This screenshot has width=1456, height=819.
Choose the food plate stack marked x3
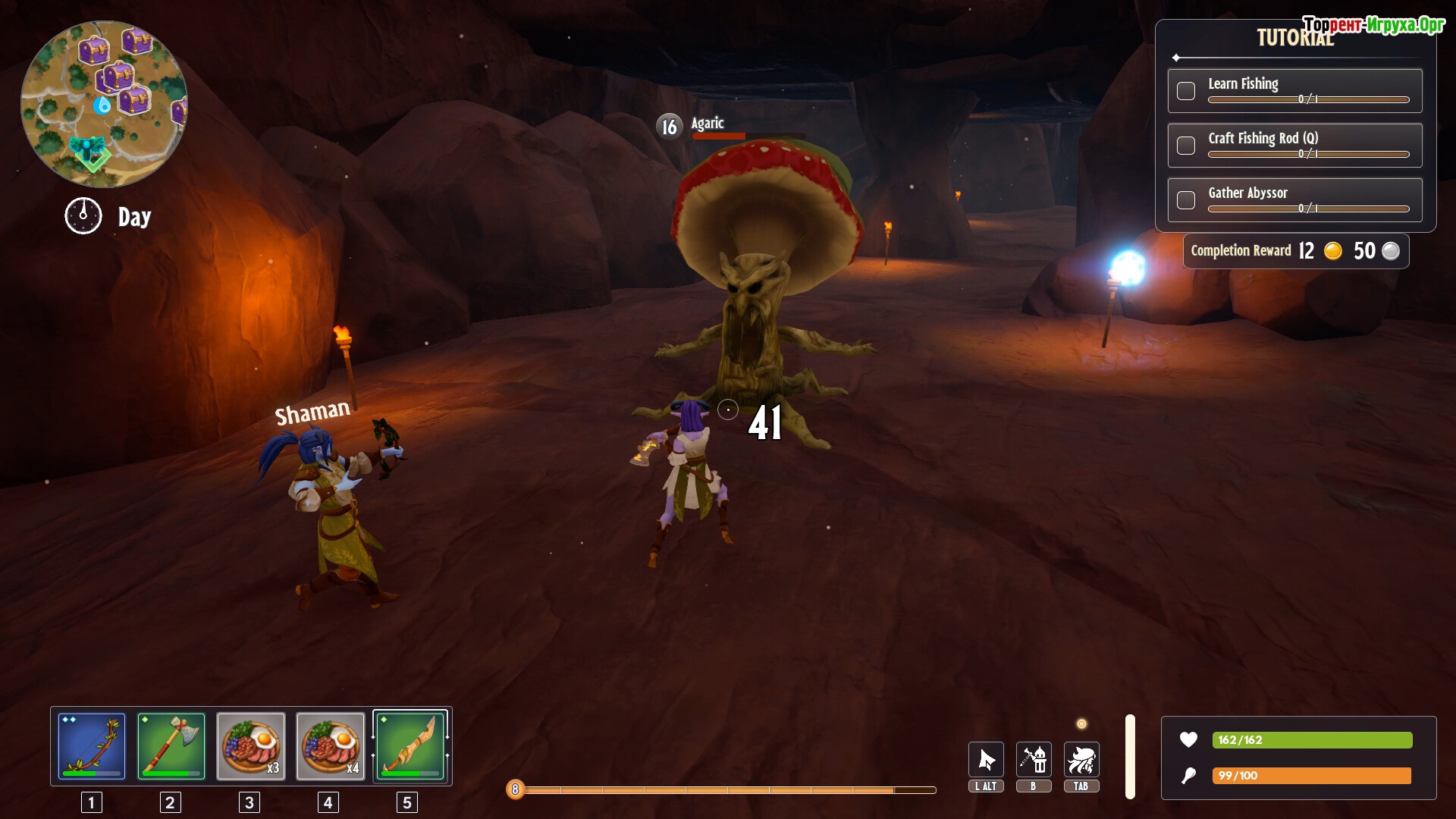pos(251,746)
